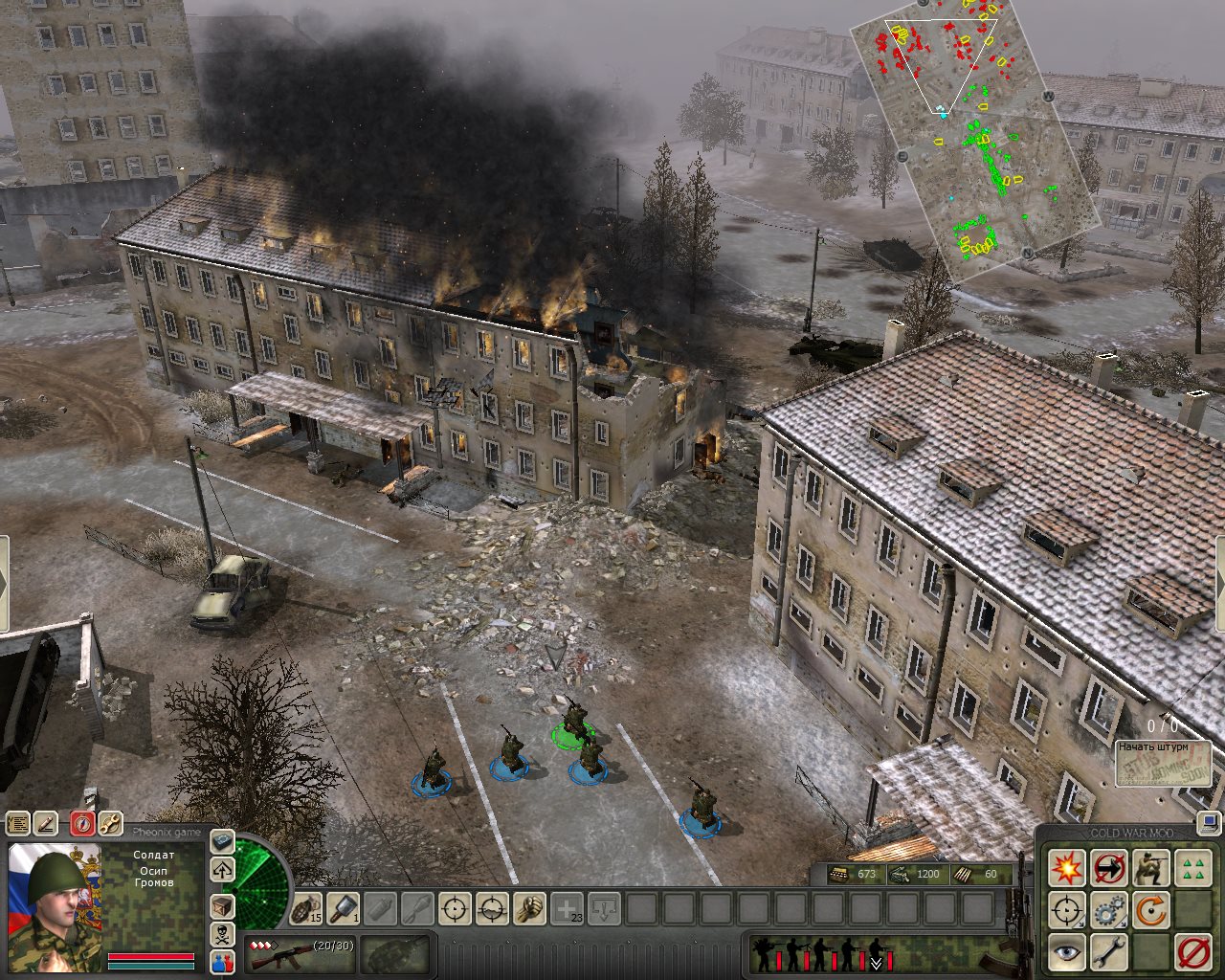Toggle the hold position no-move command
1225x980 pixels.
pyautogui.click(x=1108, y=868)
